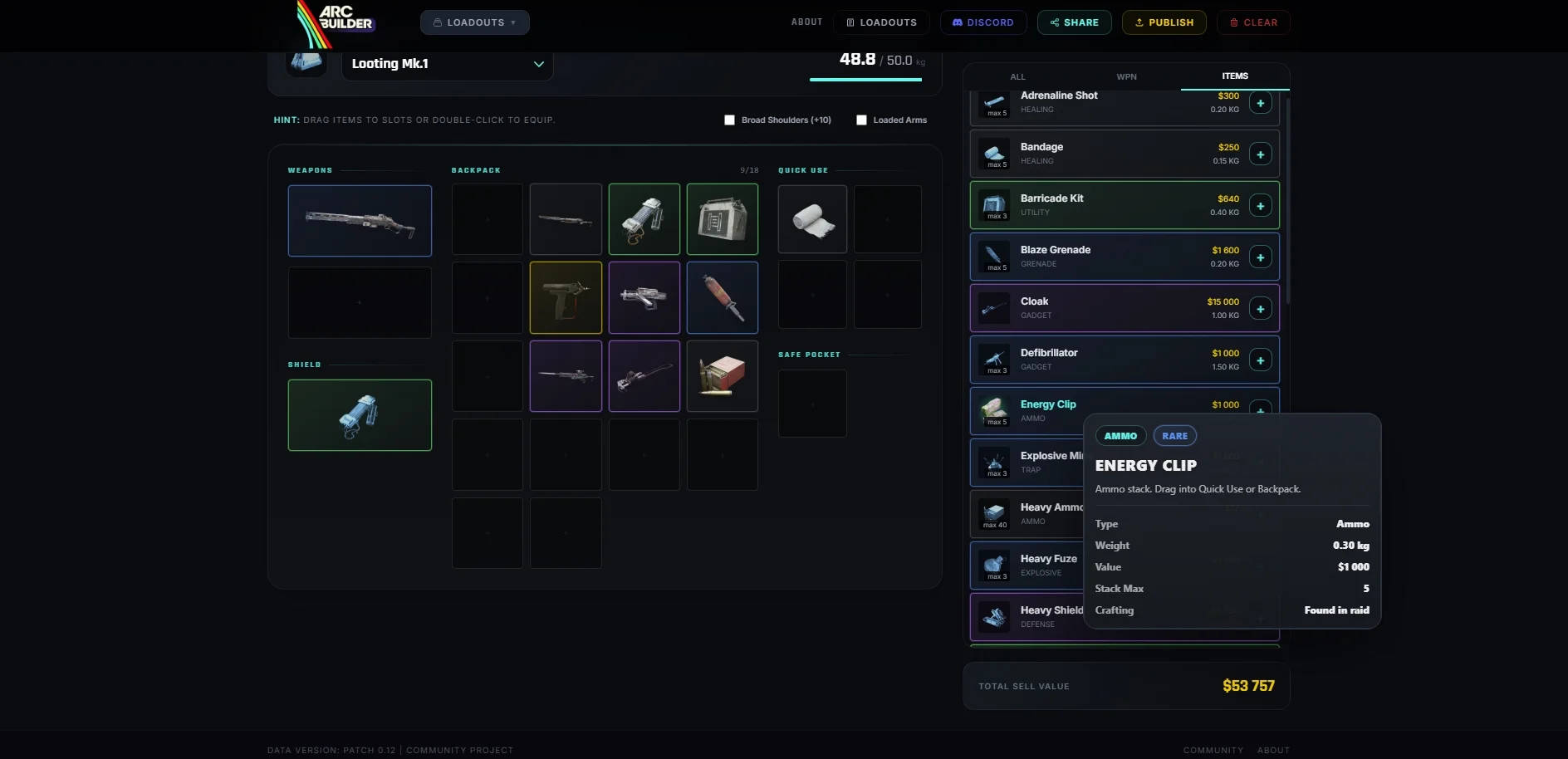The height and width of the screenshot is (759, 1568).
Task: Select the red ammo box backpack slot
Action: tap(722, 376)
